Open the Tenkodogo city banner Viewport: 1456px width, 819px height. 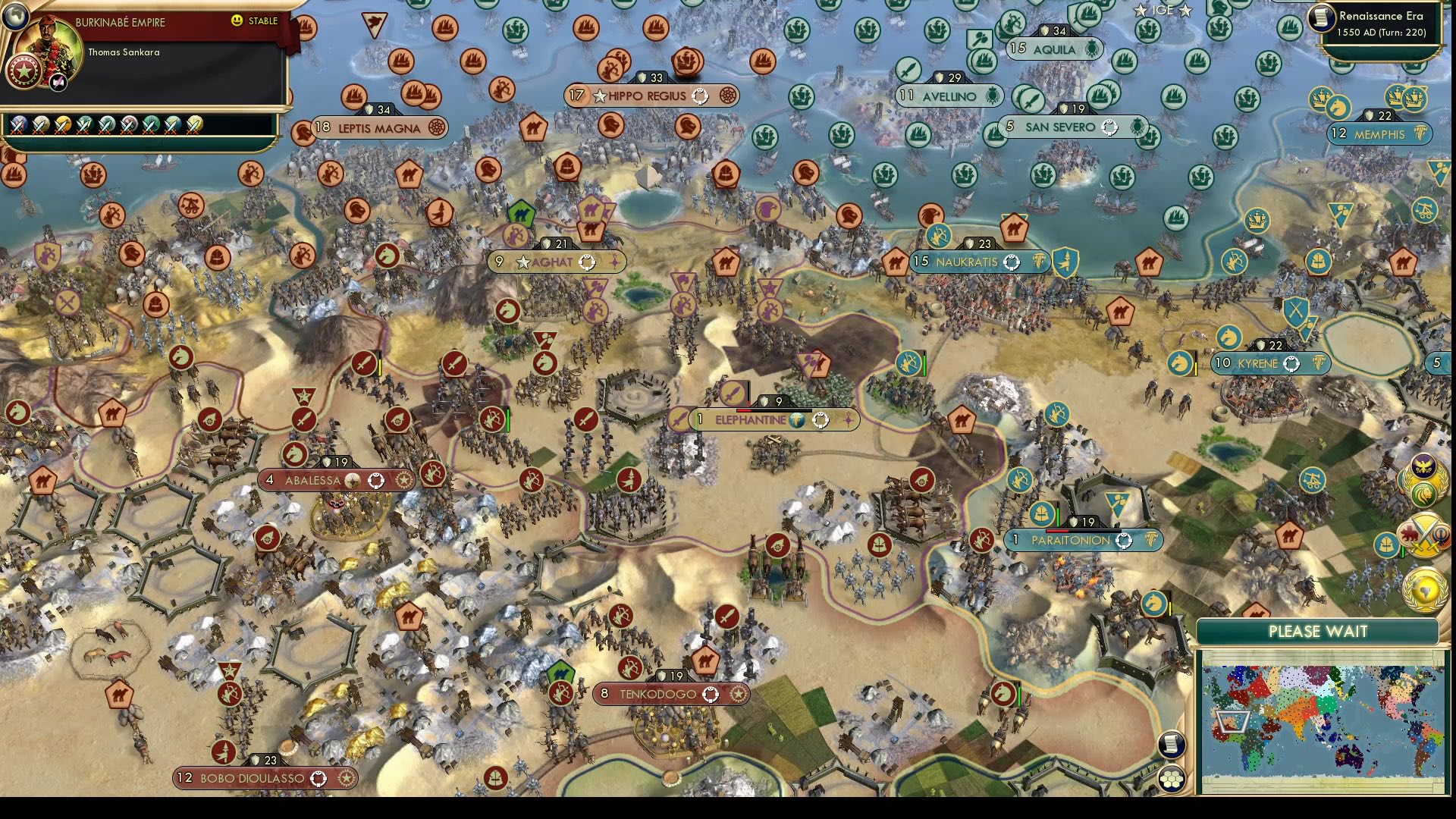point(670,694)
